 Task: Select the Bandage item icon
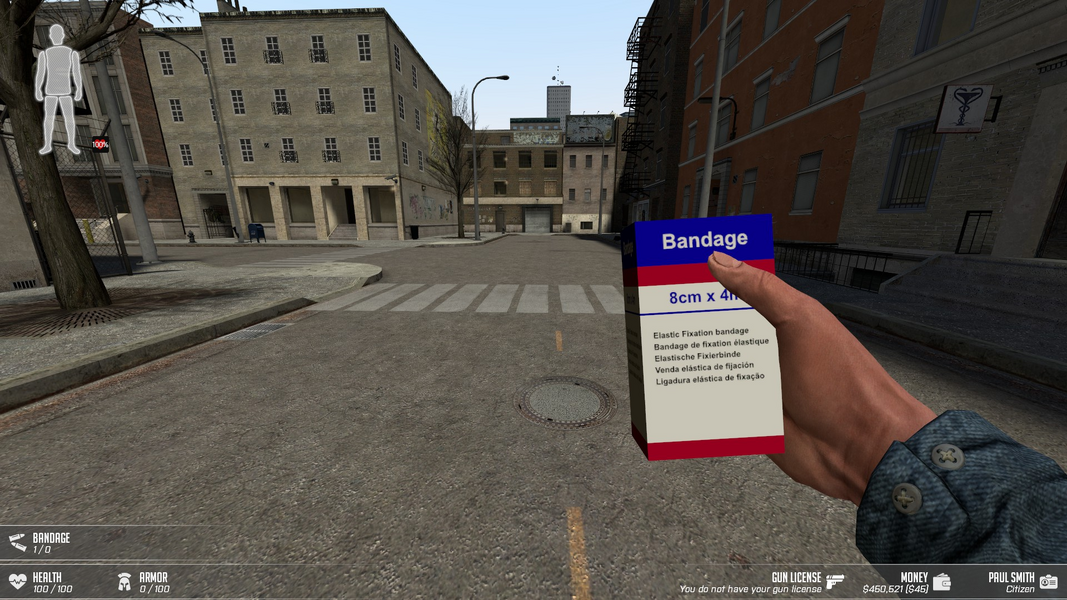point(17,542)
